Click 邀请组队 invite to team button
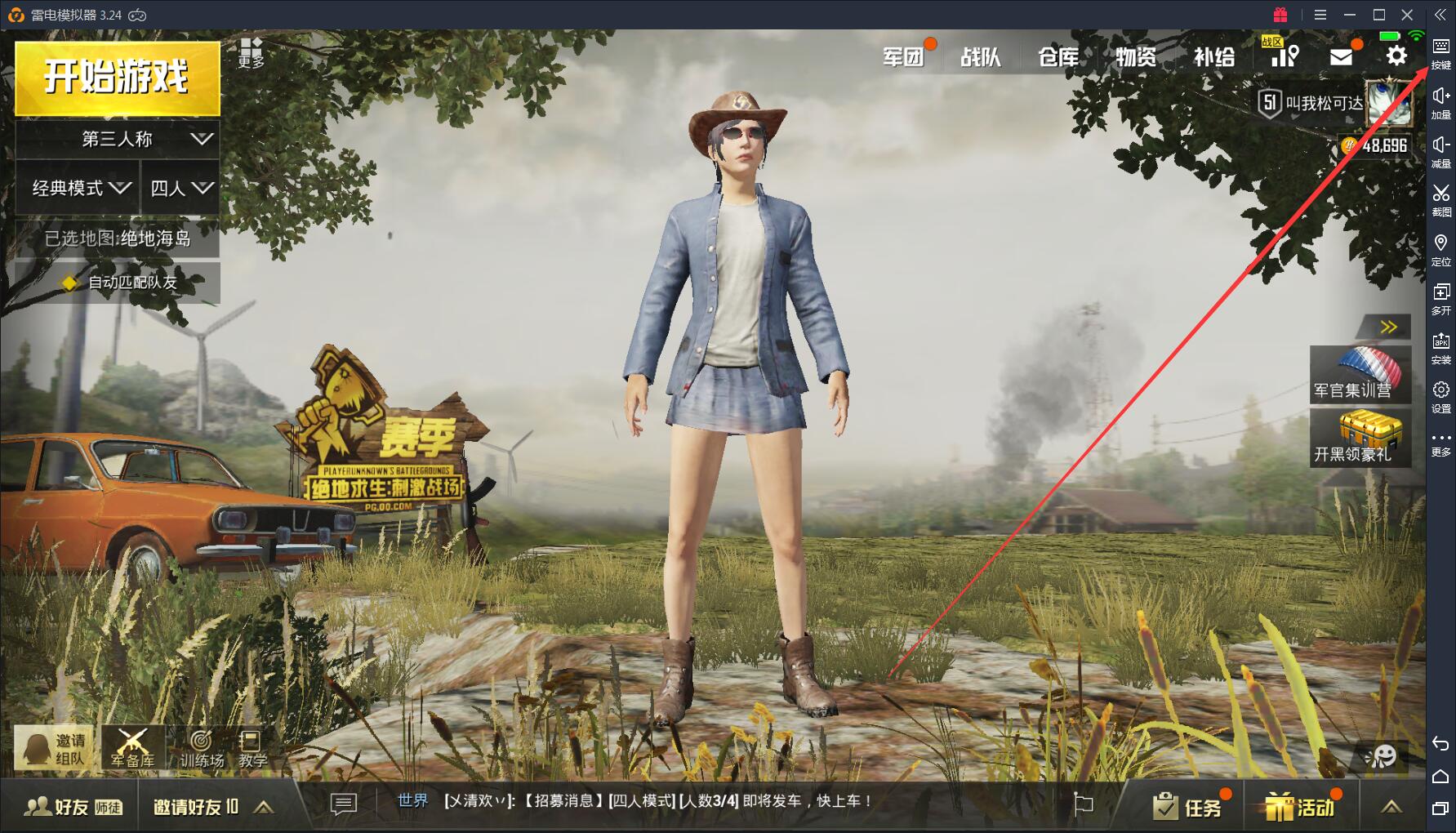This screenshot has width=1456, height=833. point(55,749)
